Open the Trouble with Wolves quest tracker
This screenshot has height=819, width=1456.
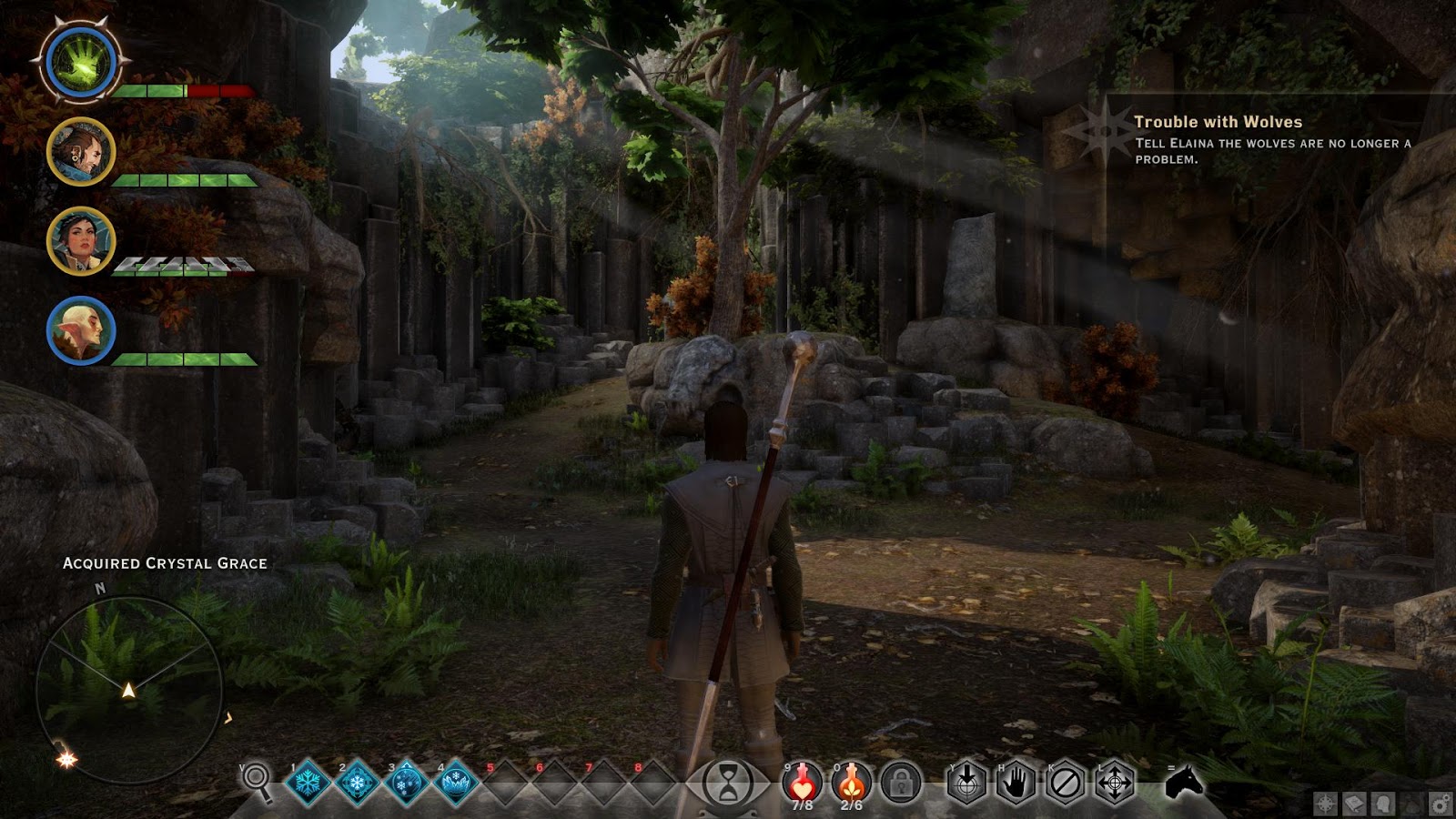tap(1218, 122)
